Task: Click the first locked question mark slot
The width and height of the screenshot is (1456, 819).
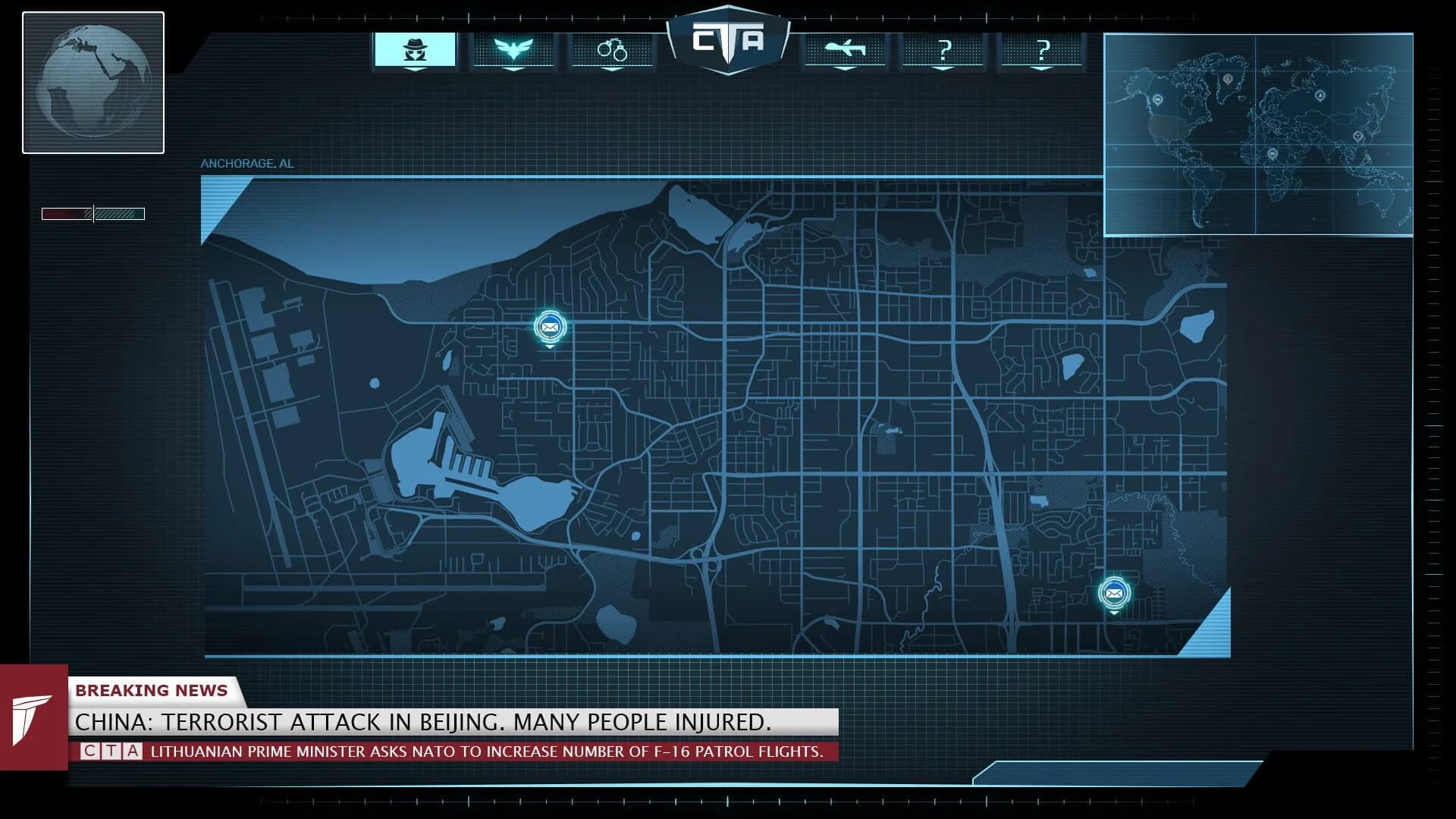Action: [x=944, y=49]
